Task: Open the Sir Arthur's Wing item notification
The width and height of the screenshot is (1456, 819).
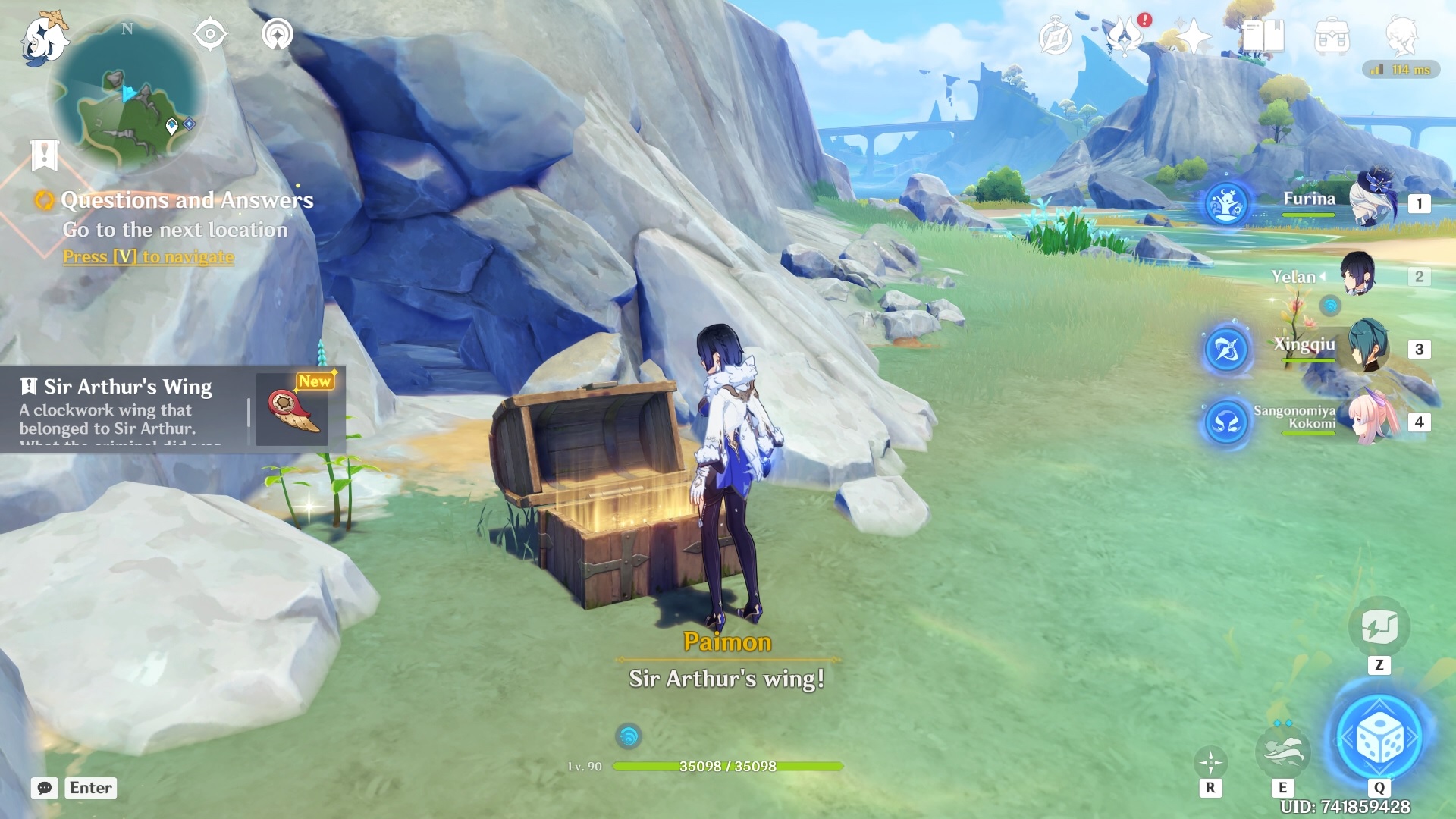Action: pos(173,409)
